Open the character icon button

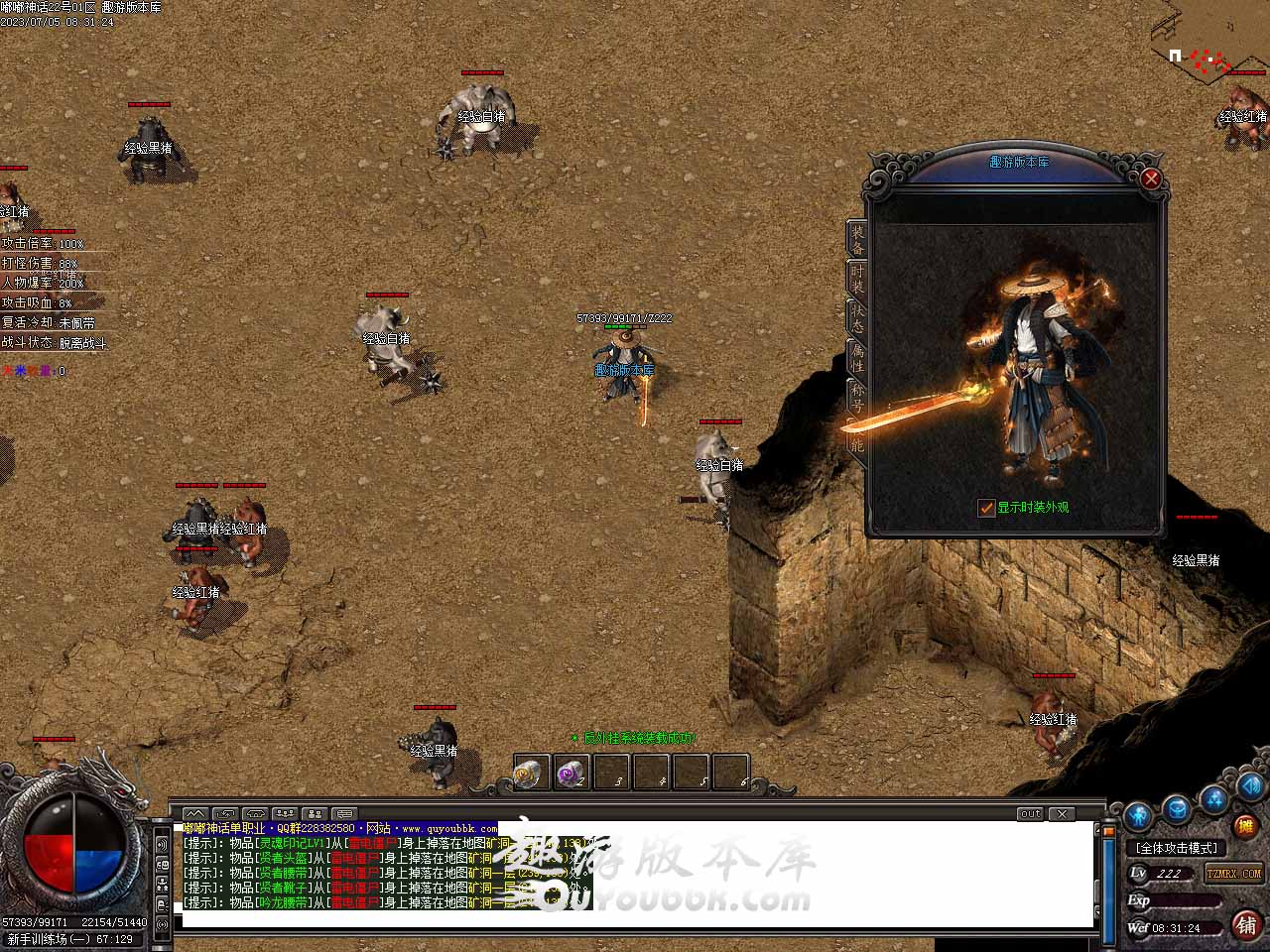(1139, 815)
